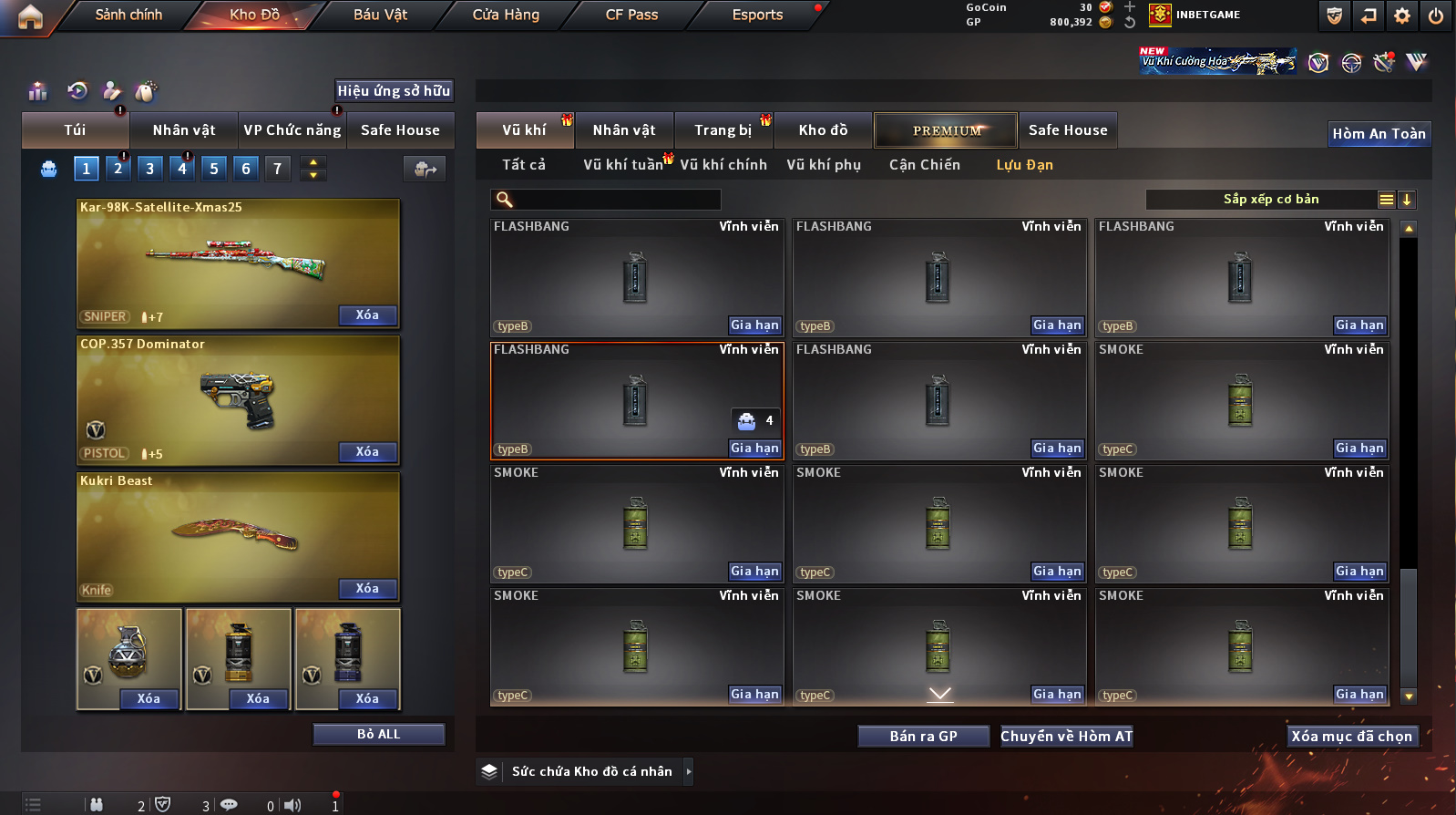Image resolution: width=1456 pixels, height=815 pixels.
Task: Switch to bag slot number 3
Action: coord(150,169)
